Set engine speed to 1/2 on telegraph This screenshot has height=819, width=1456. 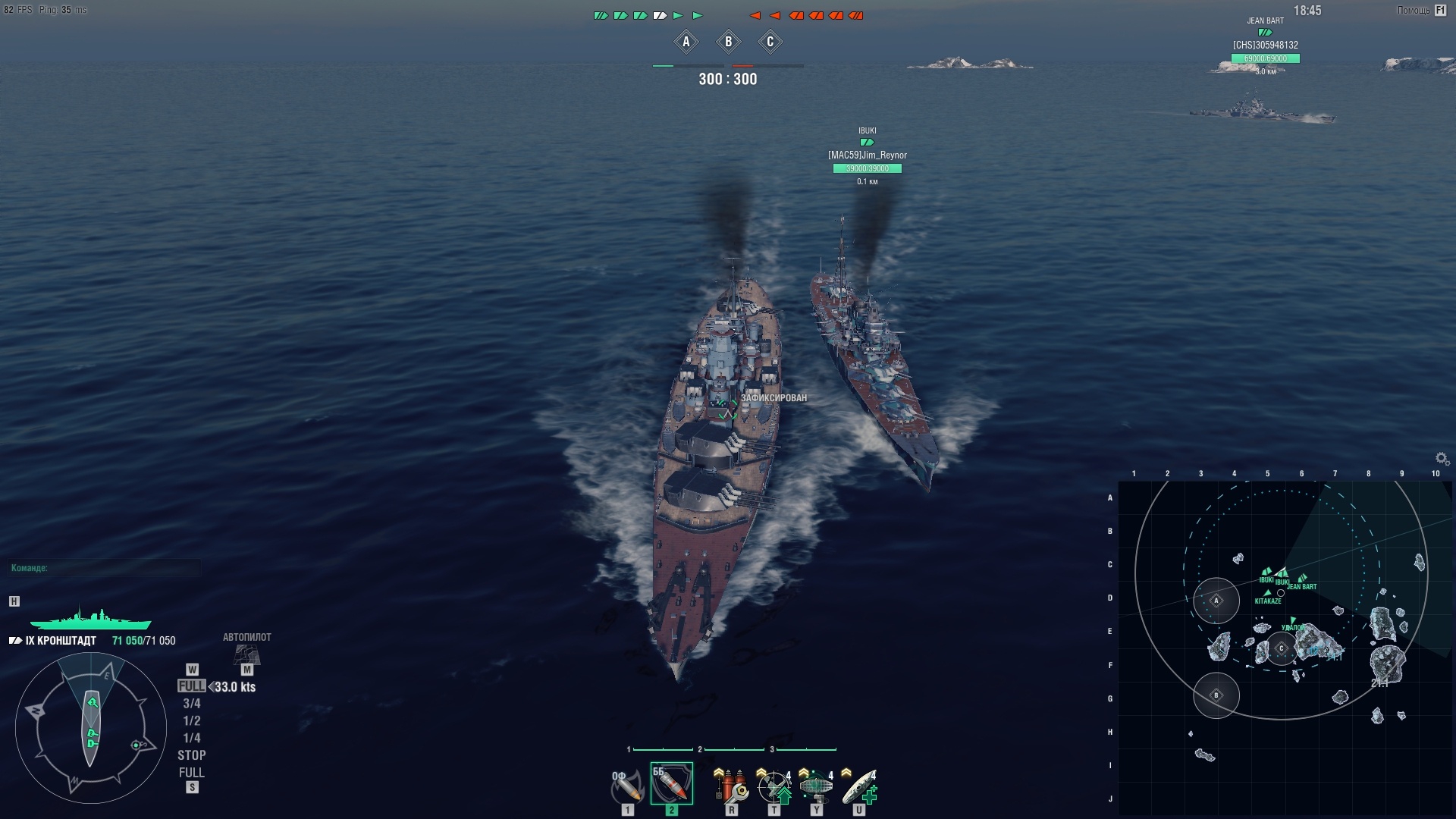[192, 720]
